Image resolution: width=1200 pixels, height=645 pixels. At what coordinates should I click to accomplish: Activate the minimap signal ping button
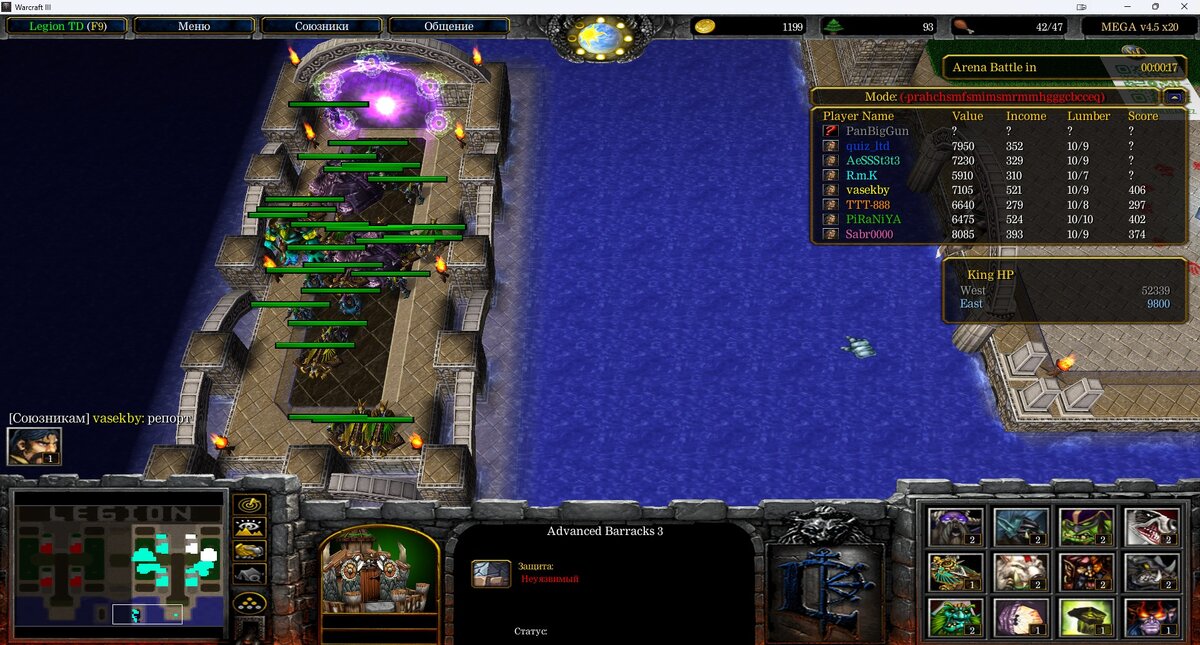pos(249,504)
